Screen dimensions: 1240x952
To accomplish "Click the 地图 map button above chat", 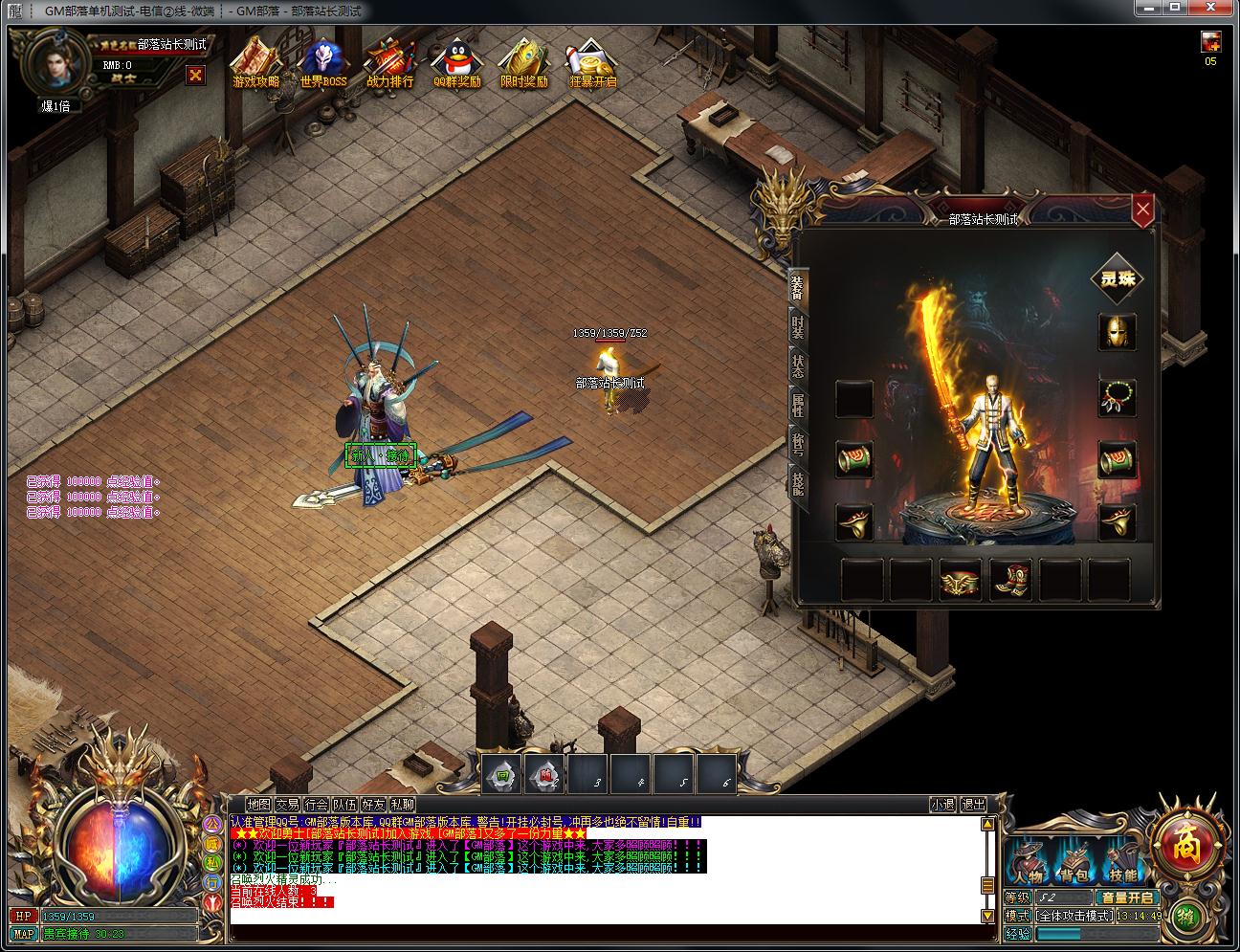I will point(258,805).
